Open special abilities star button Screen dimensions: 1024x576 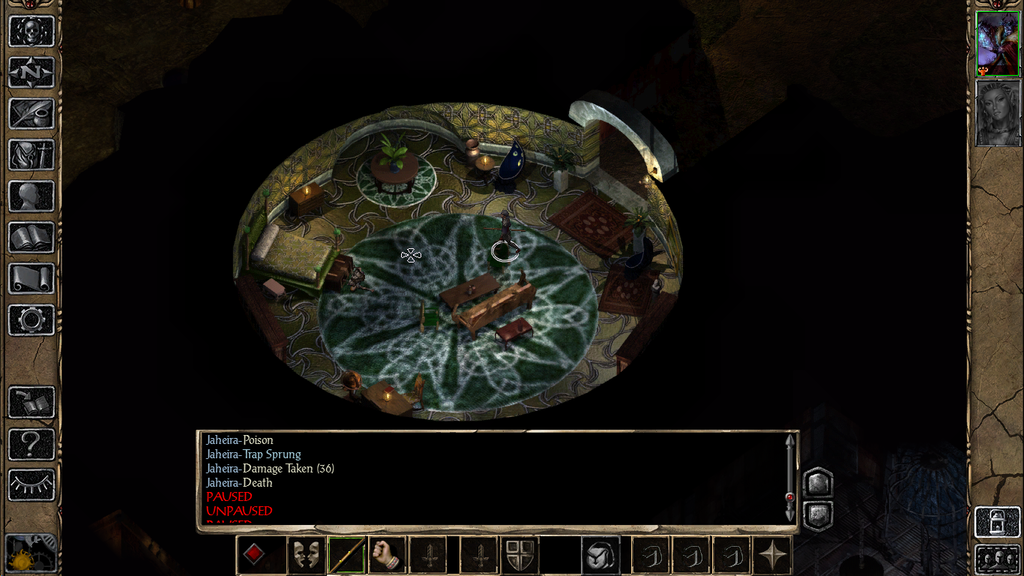(772, 554)
